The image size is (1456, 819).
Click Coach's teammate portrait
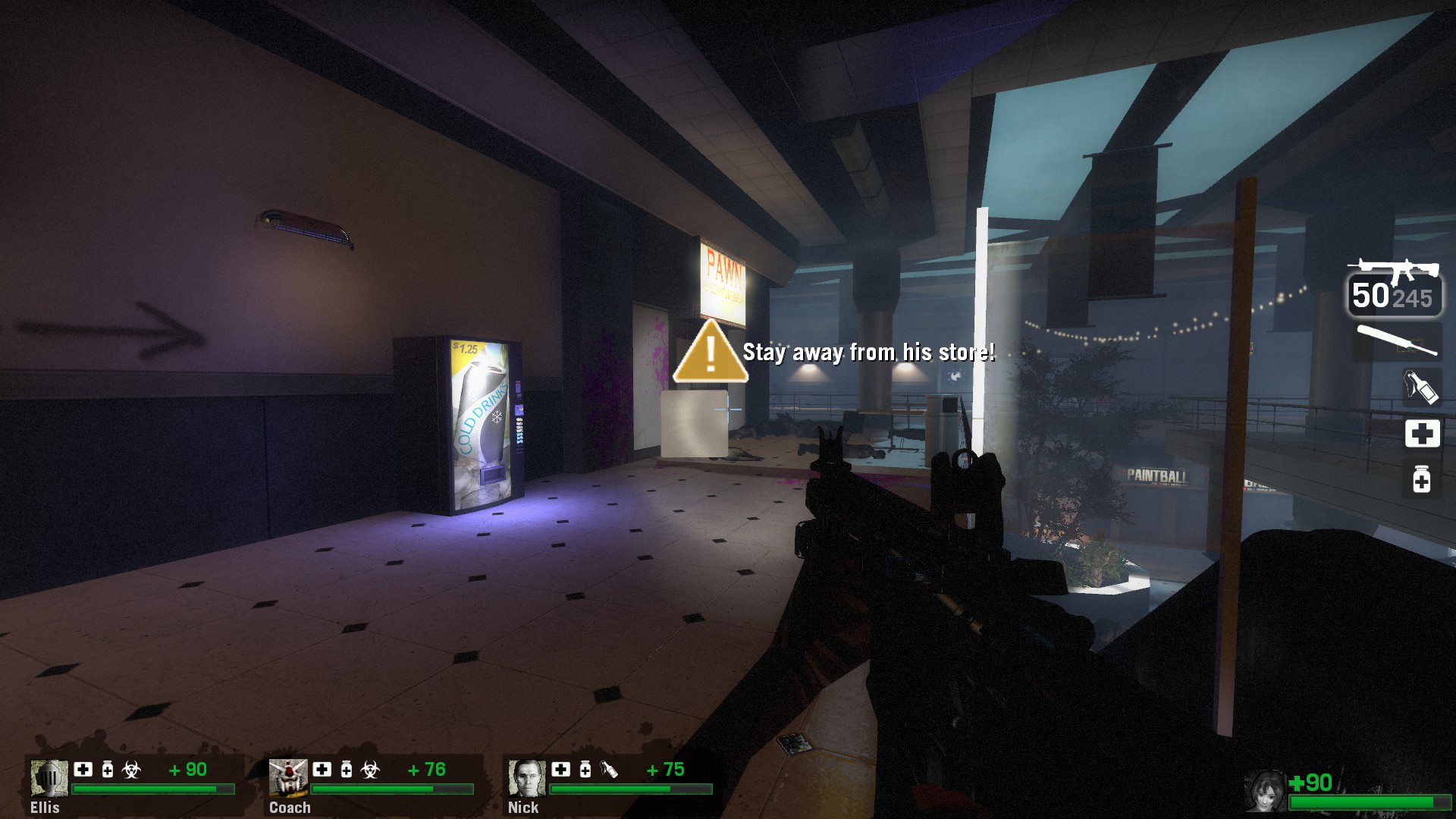(288, 779)
